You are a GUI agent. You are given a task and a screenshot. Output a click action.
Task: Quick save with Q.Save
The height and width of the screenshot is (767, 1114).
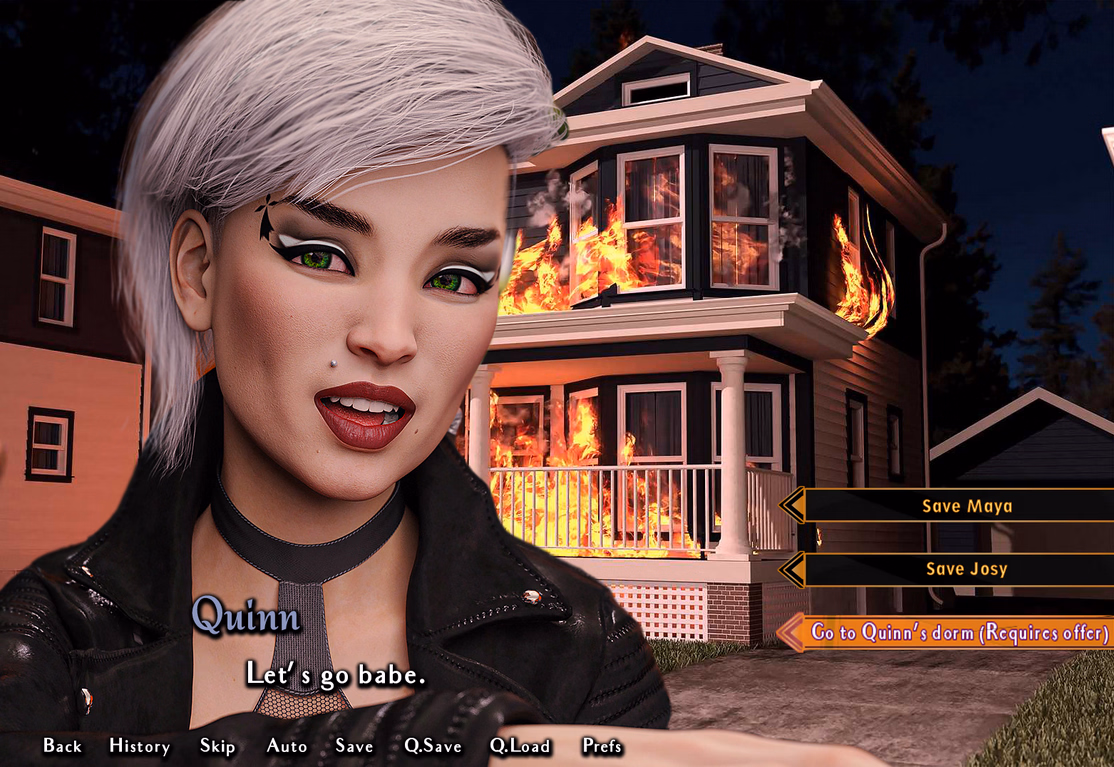tap(432, 746)
